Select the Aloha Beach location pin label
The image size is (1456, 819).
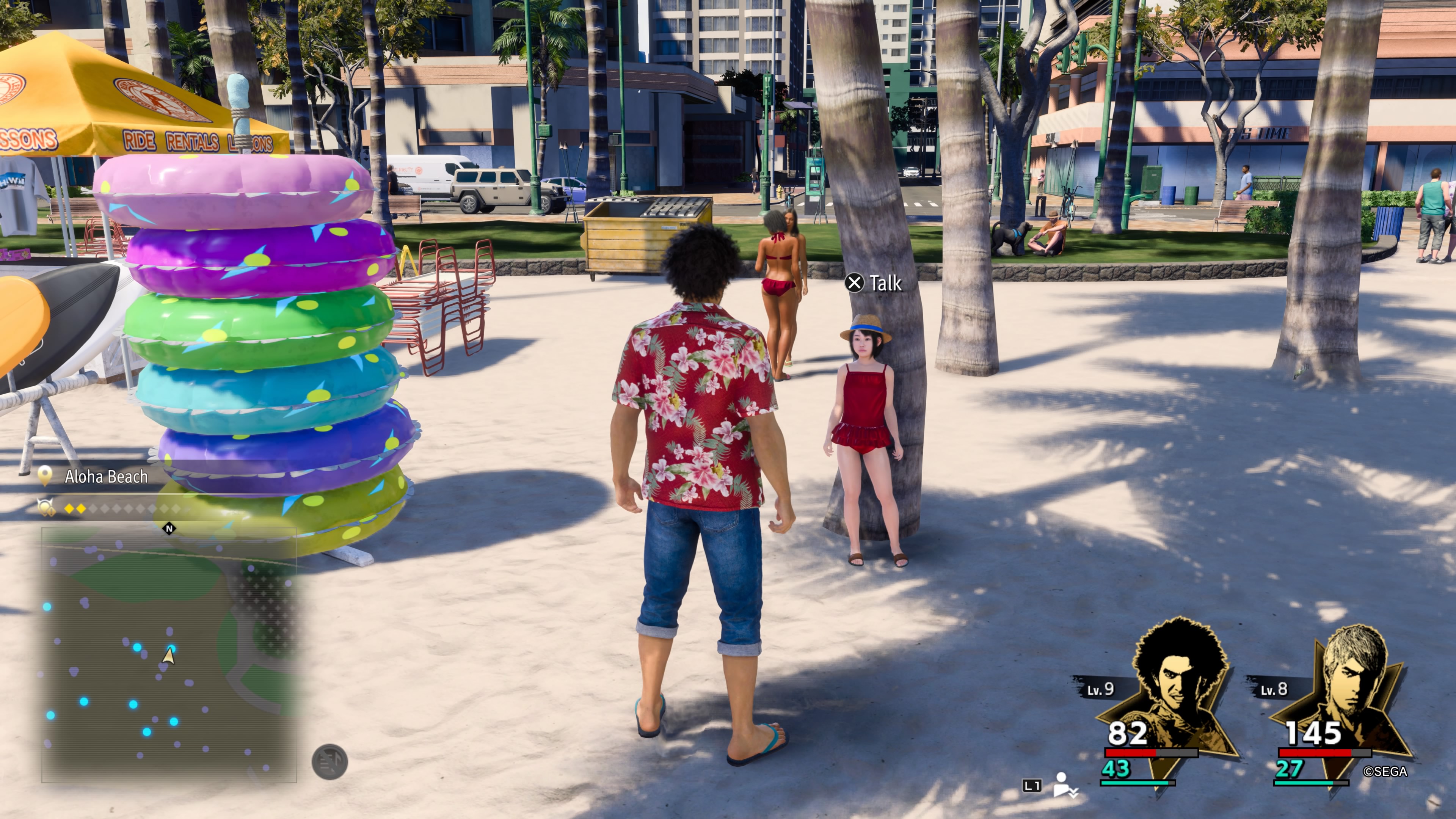coord(105,477)
